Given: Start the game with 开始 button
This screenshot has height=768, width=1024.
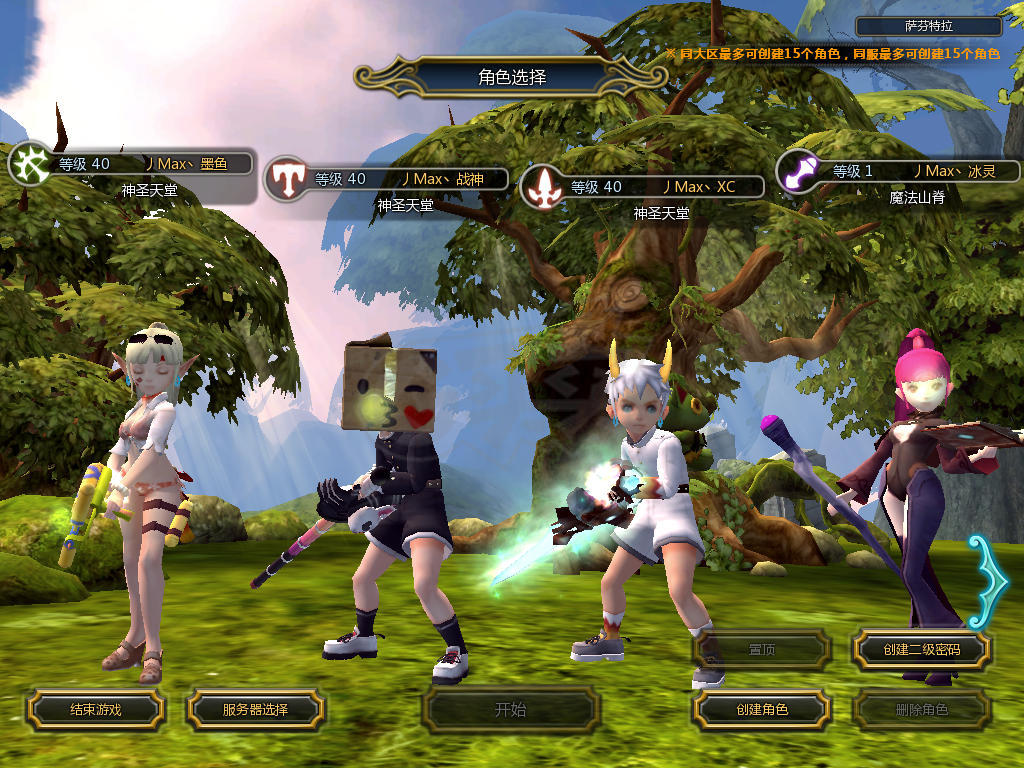Looking at the screenshot, I should pos(510,710).
